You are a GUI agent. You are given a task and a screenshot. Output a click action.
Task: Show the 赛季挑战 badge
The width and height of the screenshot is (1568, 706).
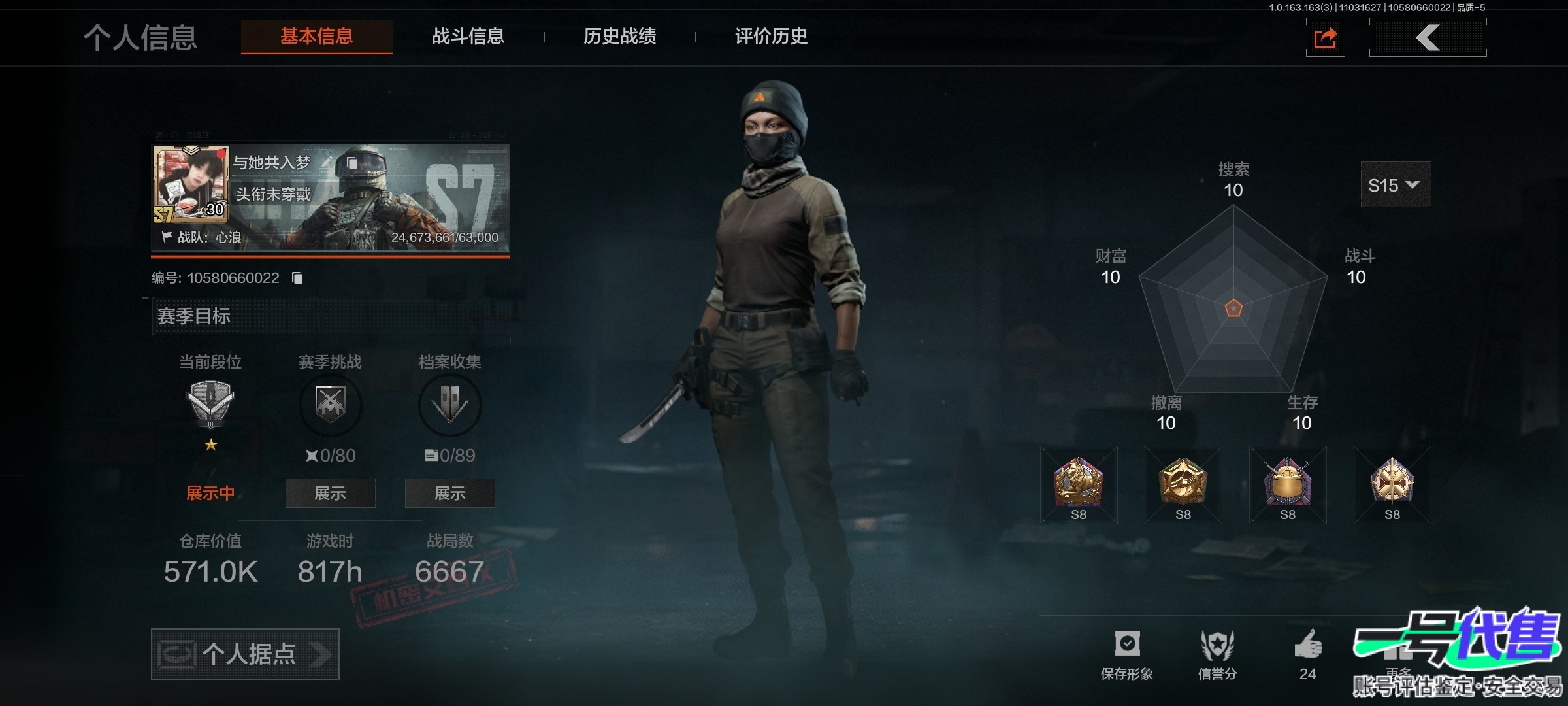pos(330,493)
